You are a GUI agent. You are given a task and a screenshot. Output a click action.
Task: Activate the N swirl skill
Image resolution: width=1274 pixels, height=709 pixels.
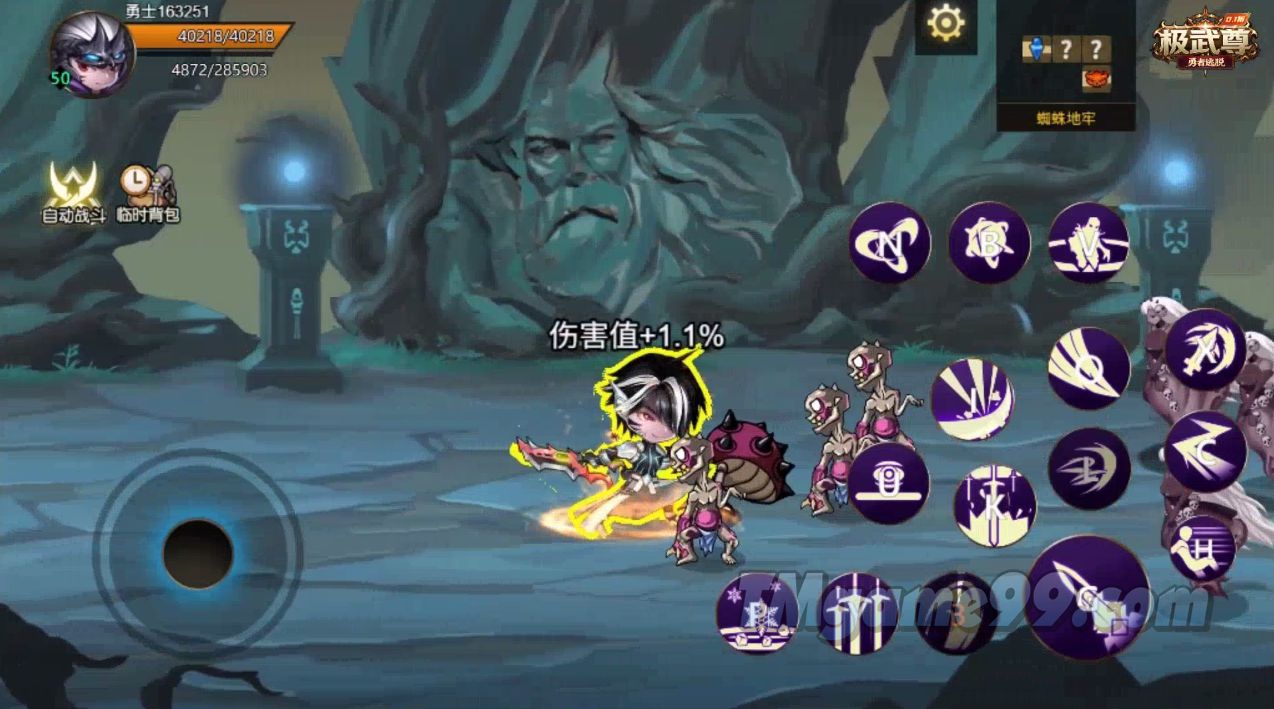[x=890, y=243]
